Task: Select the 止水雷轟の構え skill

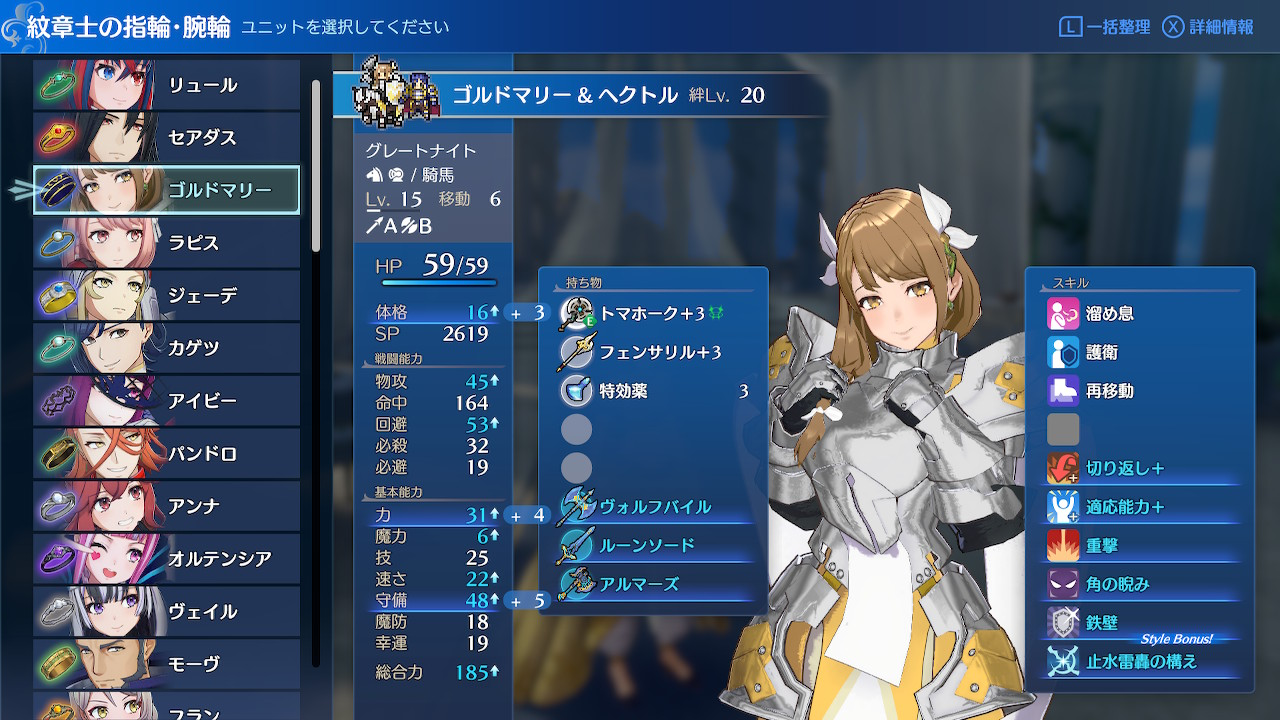Action: click(1140, 661)
